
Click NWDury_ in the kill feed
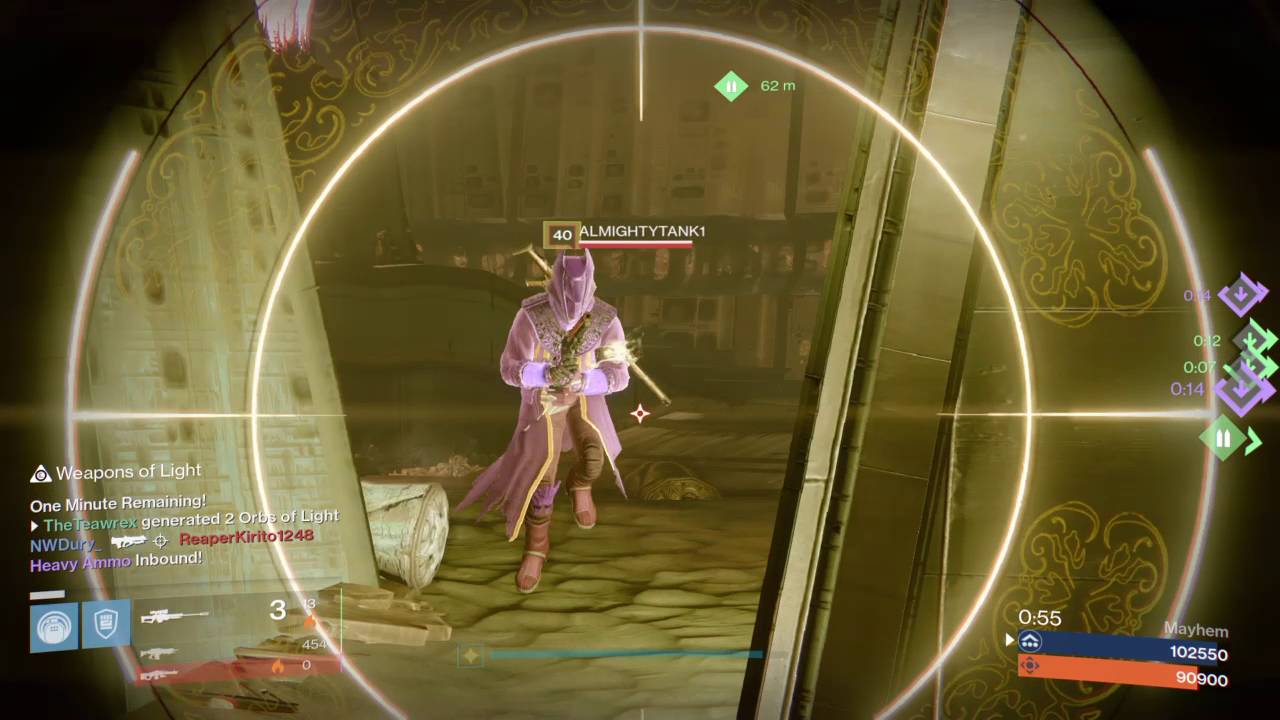click(66, 544)
